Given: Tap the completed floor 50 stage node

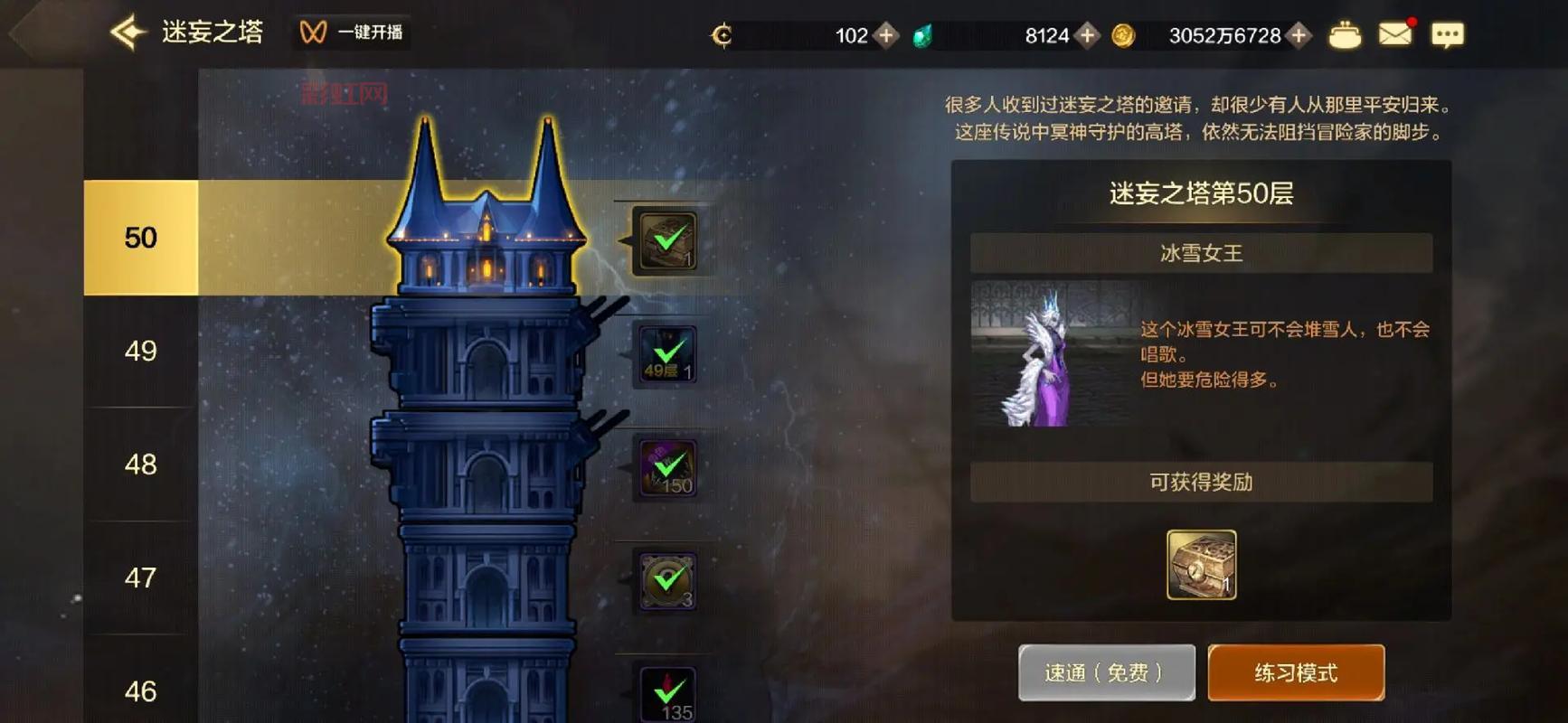Looking at the screenshot, I should pyautogui.click(x=665, y=239).
